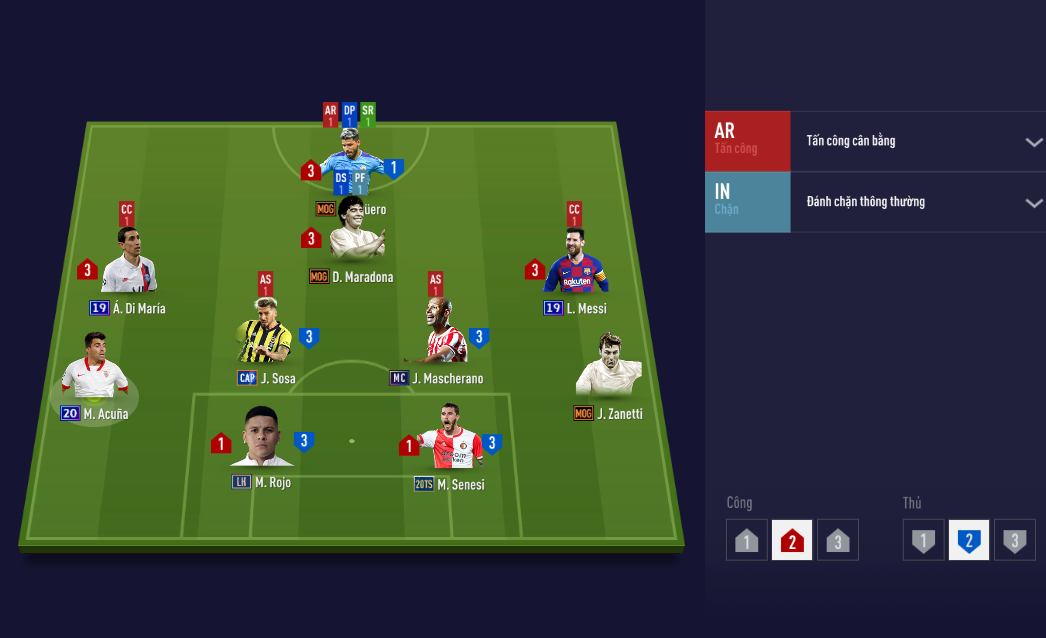Choose the blue defense level 2 button
The width and height of the screenshot is (1046, 638).
(x=969, y=541)
